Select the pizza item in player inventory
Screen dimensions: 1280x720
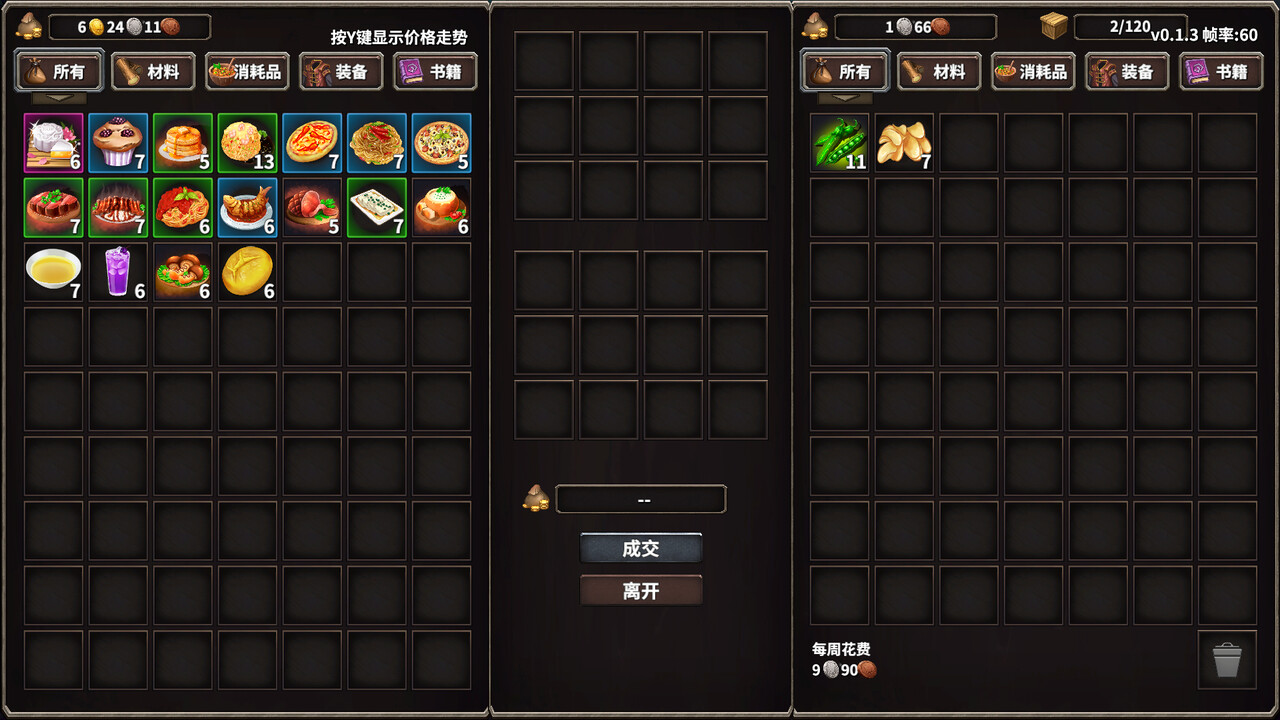click(x=441, y=143)
